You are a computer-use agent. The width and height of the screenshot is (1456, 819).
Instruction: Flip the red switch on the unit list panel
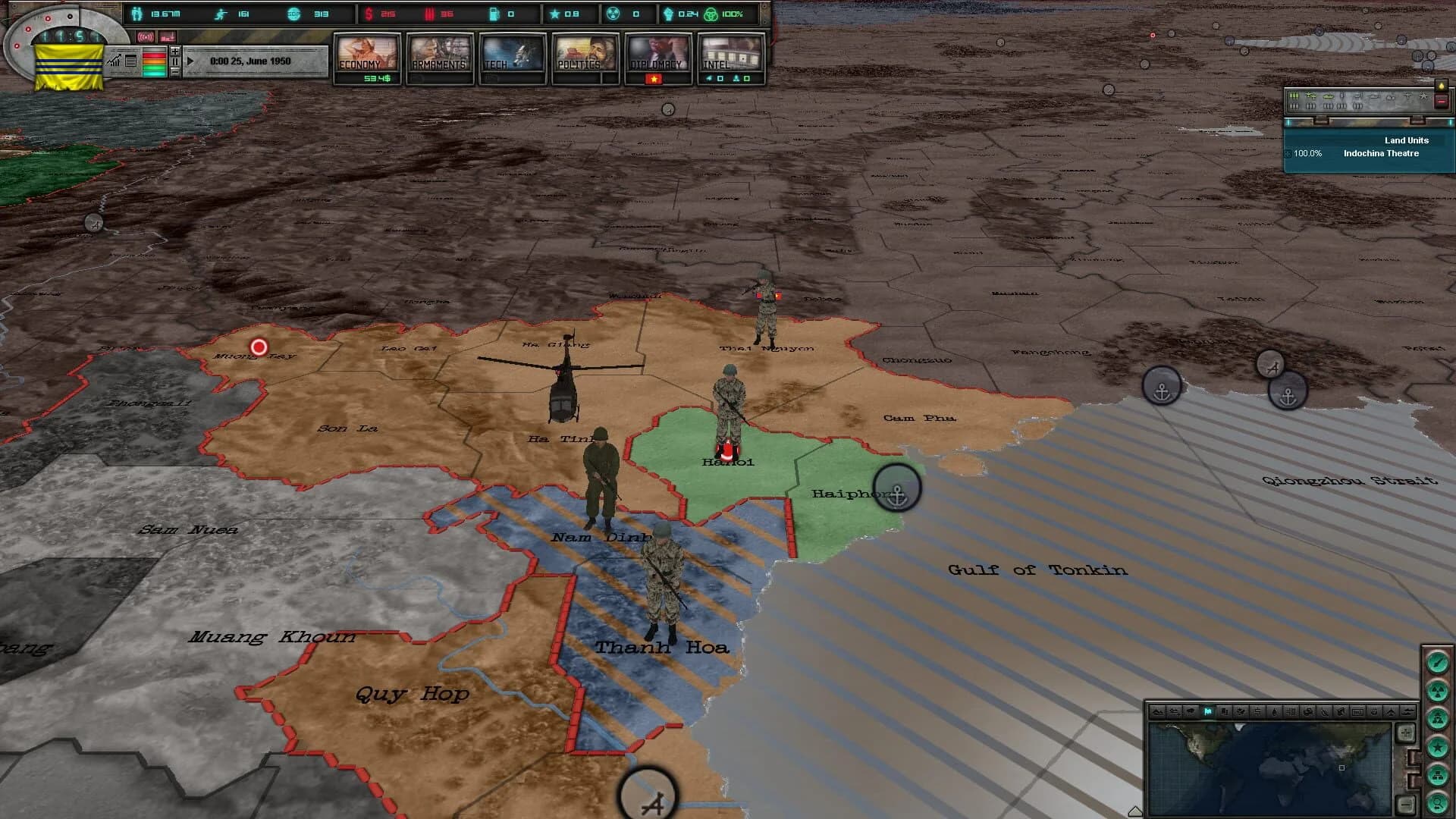pyautogui.click(x=1441, y=102)
